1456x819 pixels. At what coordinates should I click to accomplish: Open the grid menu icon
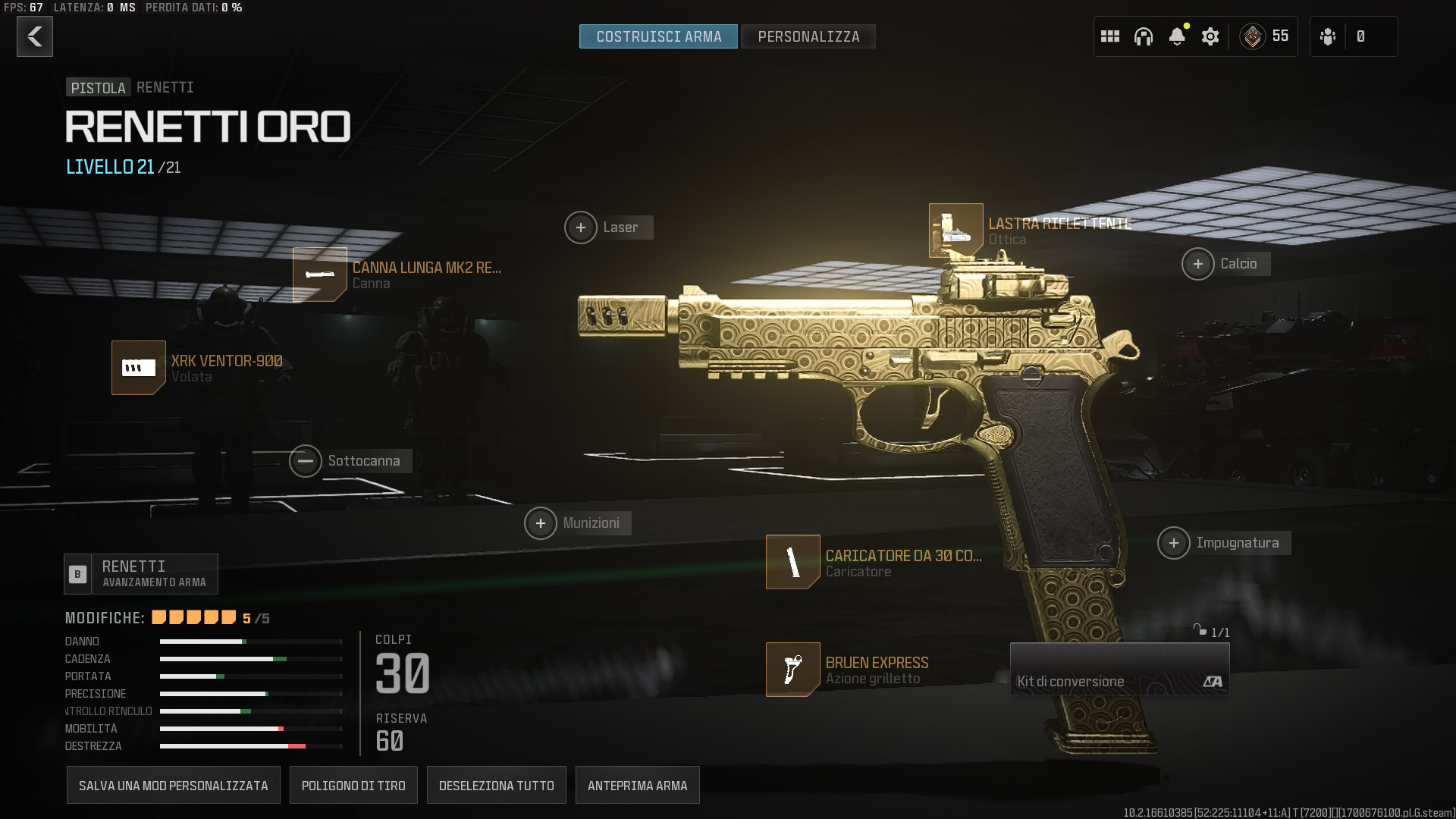coord(1110,36)
